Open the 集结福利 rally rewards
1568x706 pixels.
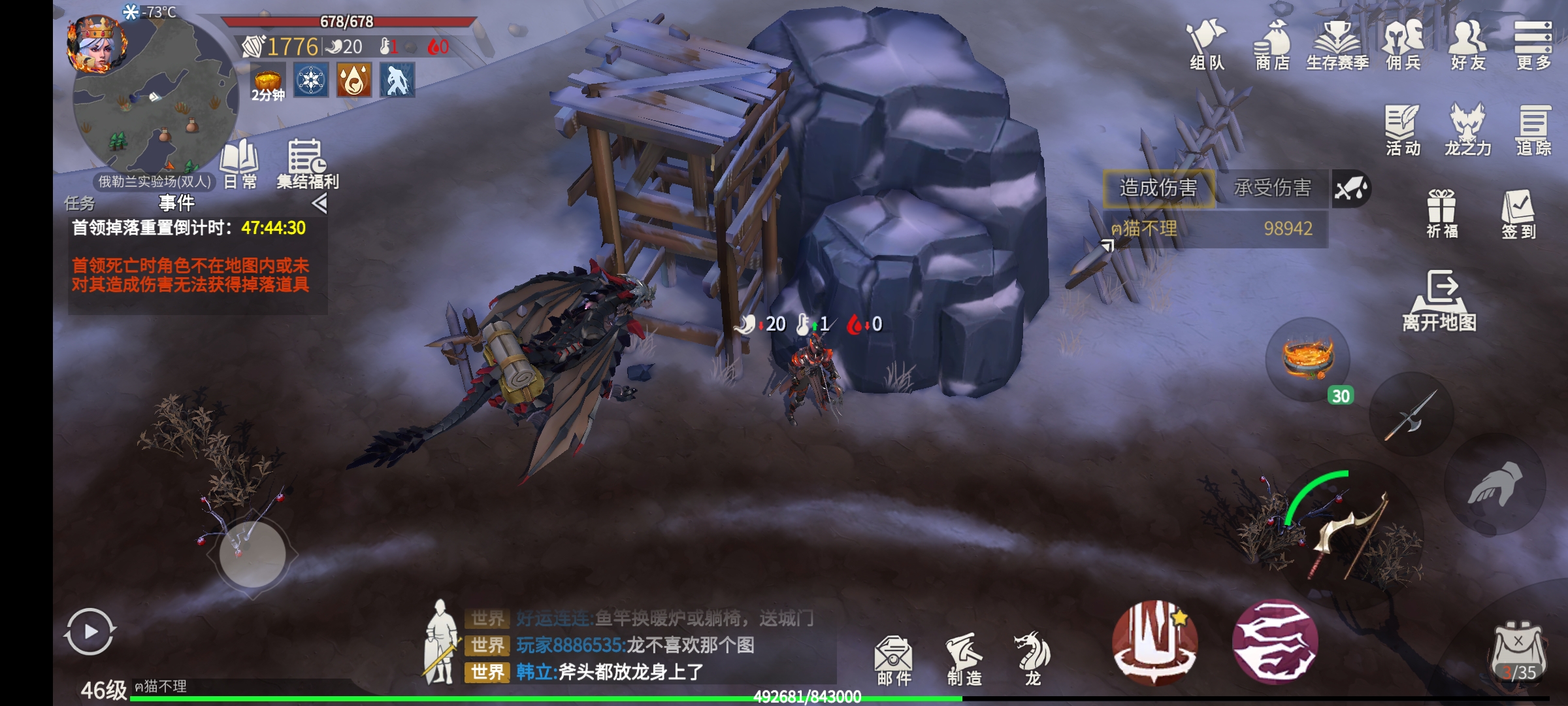pos(306,163)
